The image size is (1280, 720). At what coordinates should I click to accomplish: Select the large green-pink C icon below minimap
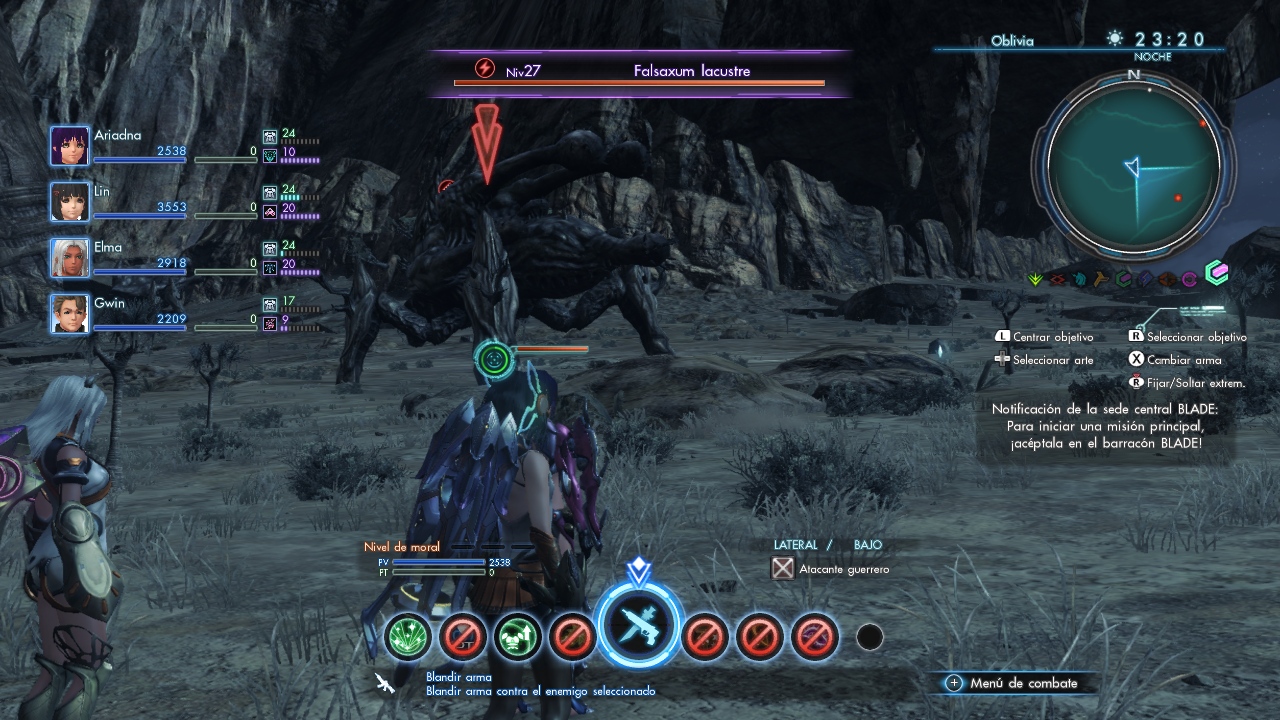pyautogui.click(x=1216, y=273)
